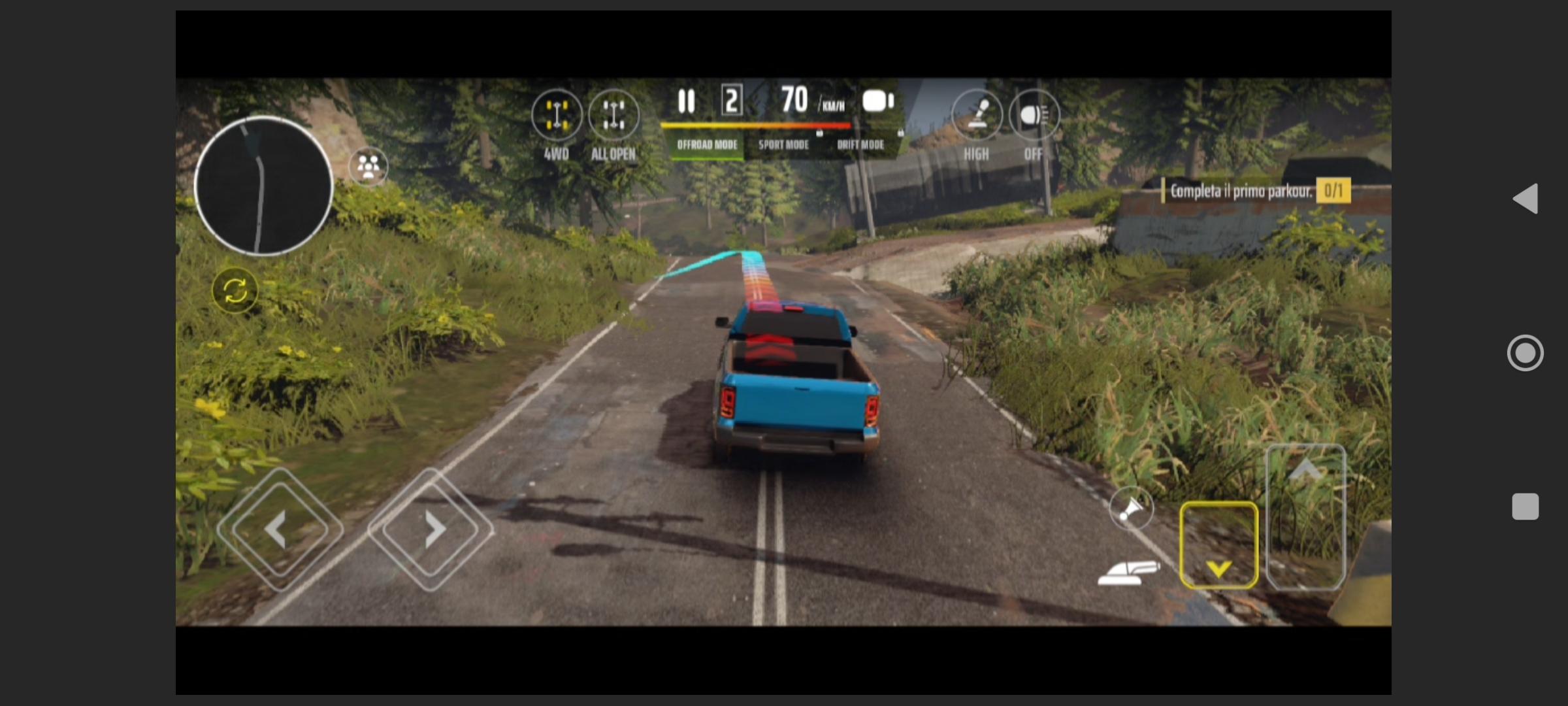1568x706 pixels.
Task: Tap the Android home circle button
Action: tap(1526, 353)
